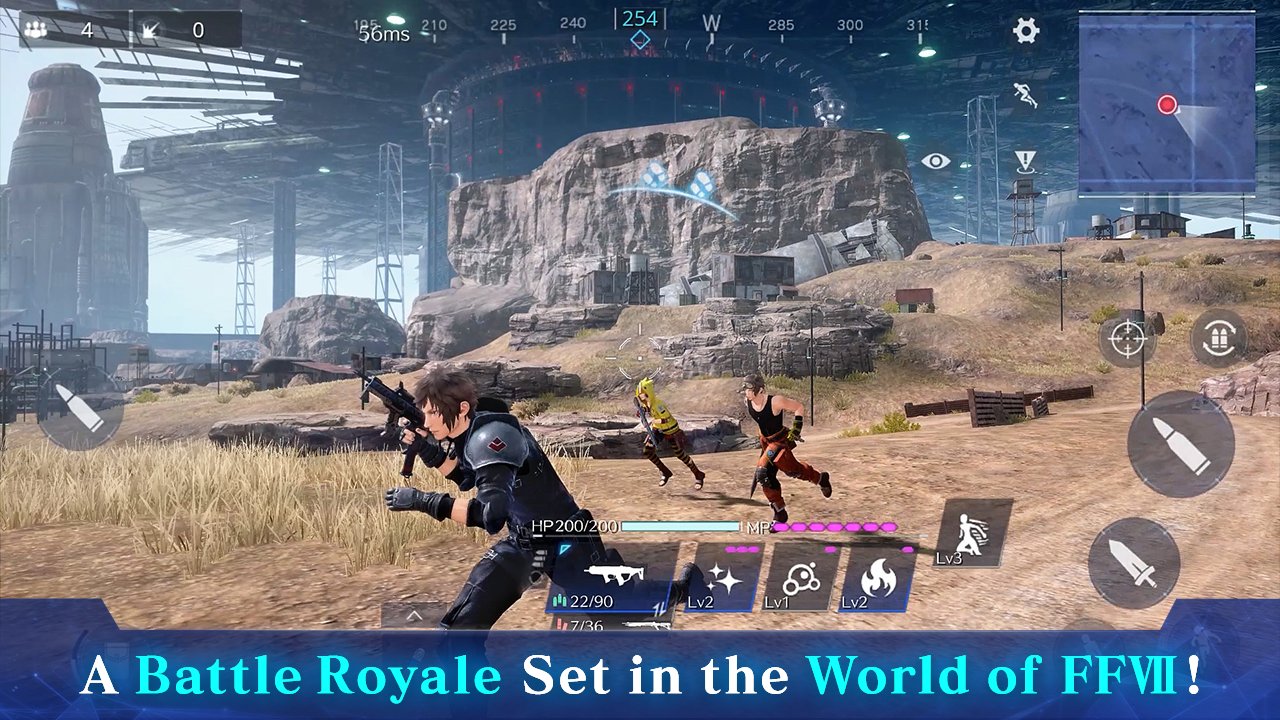Viewport: 1280px width, 720px height.
Task: Tap the 254 heading on the compass
Action: [x=638, y=18]
